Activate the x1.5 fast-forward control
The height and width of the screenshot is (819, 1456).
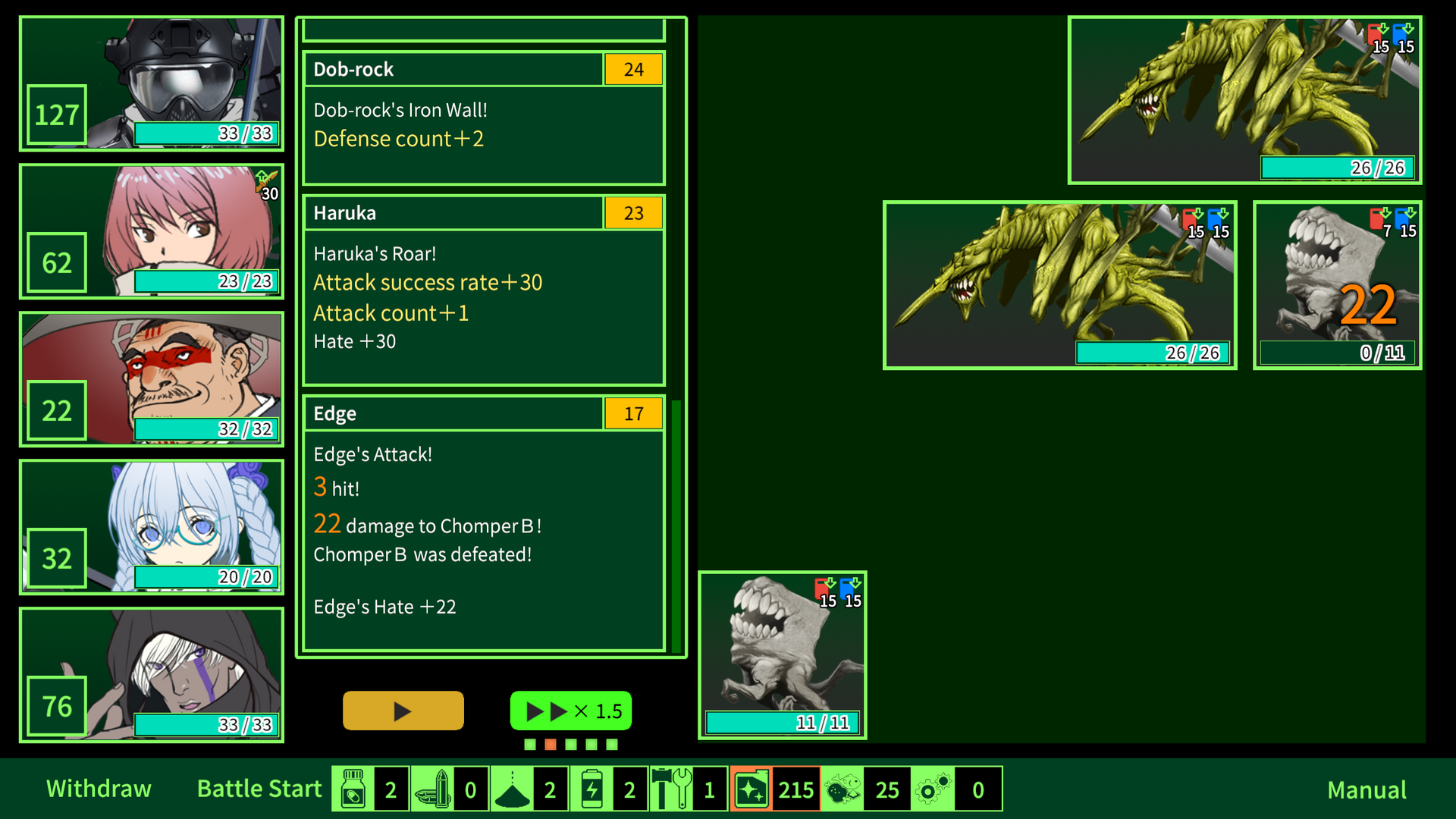pyautogui.click(x=570, y=711)
